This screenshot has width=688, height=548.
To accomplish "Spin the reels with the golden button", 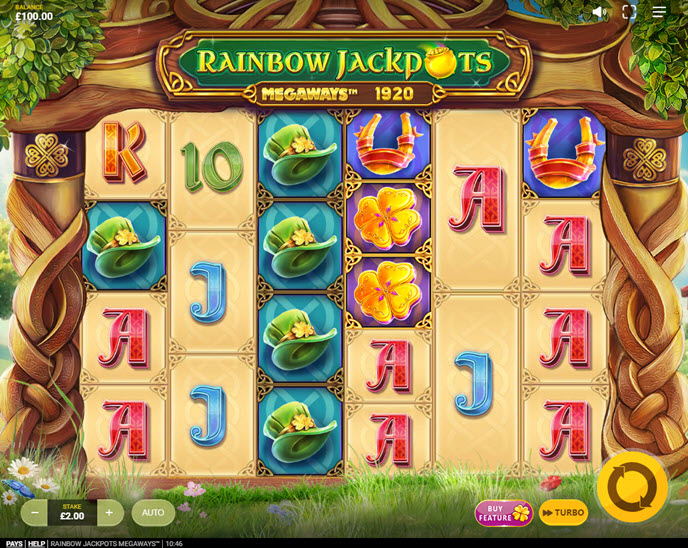I will [x=632, y=487].
